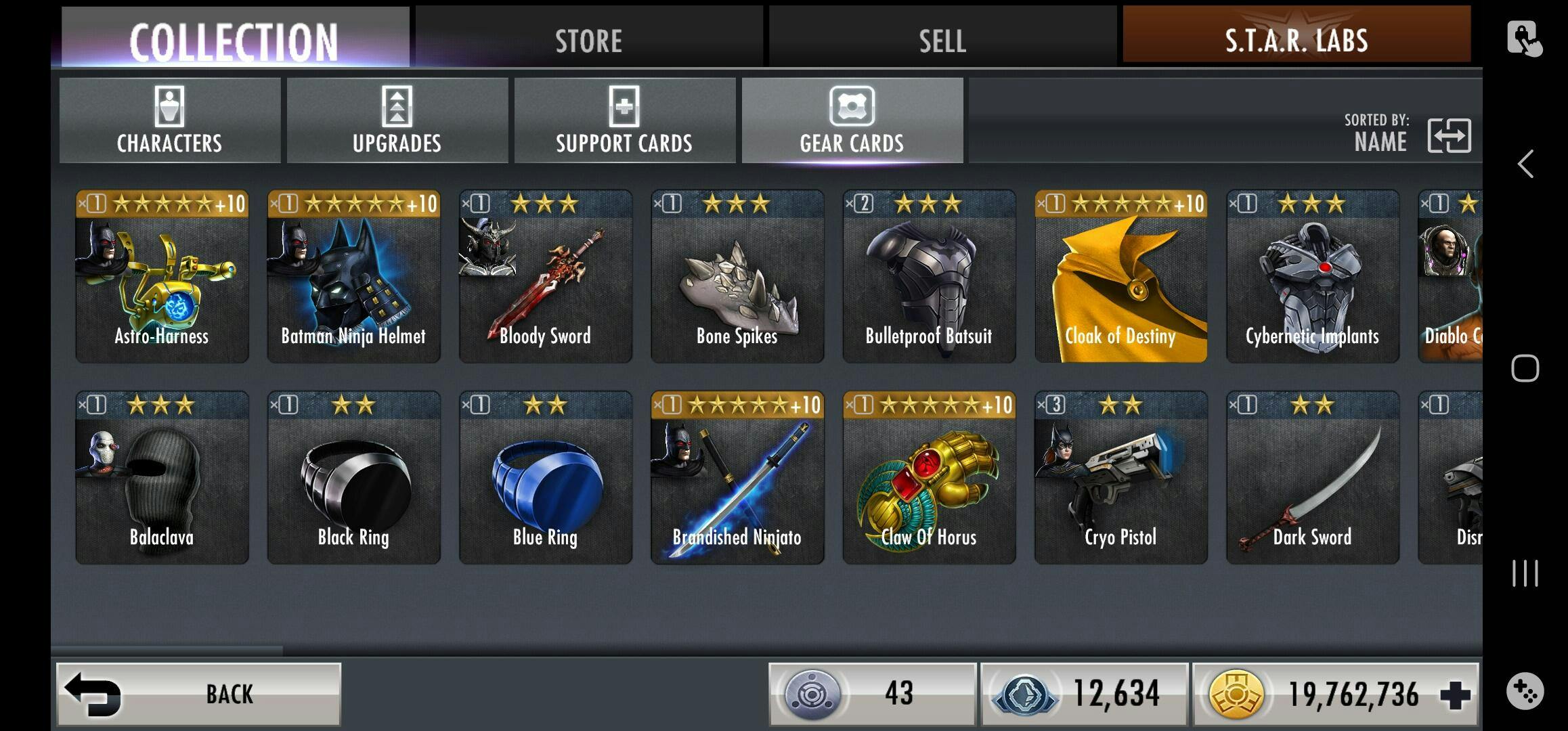View the Support Cards category

pos(624,121)
